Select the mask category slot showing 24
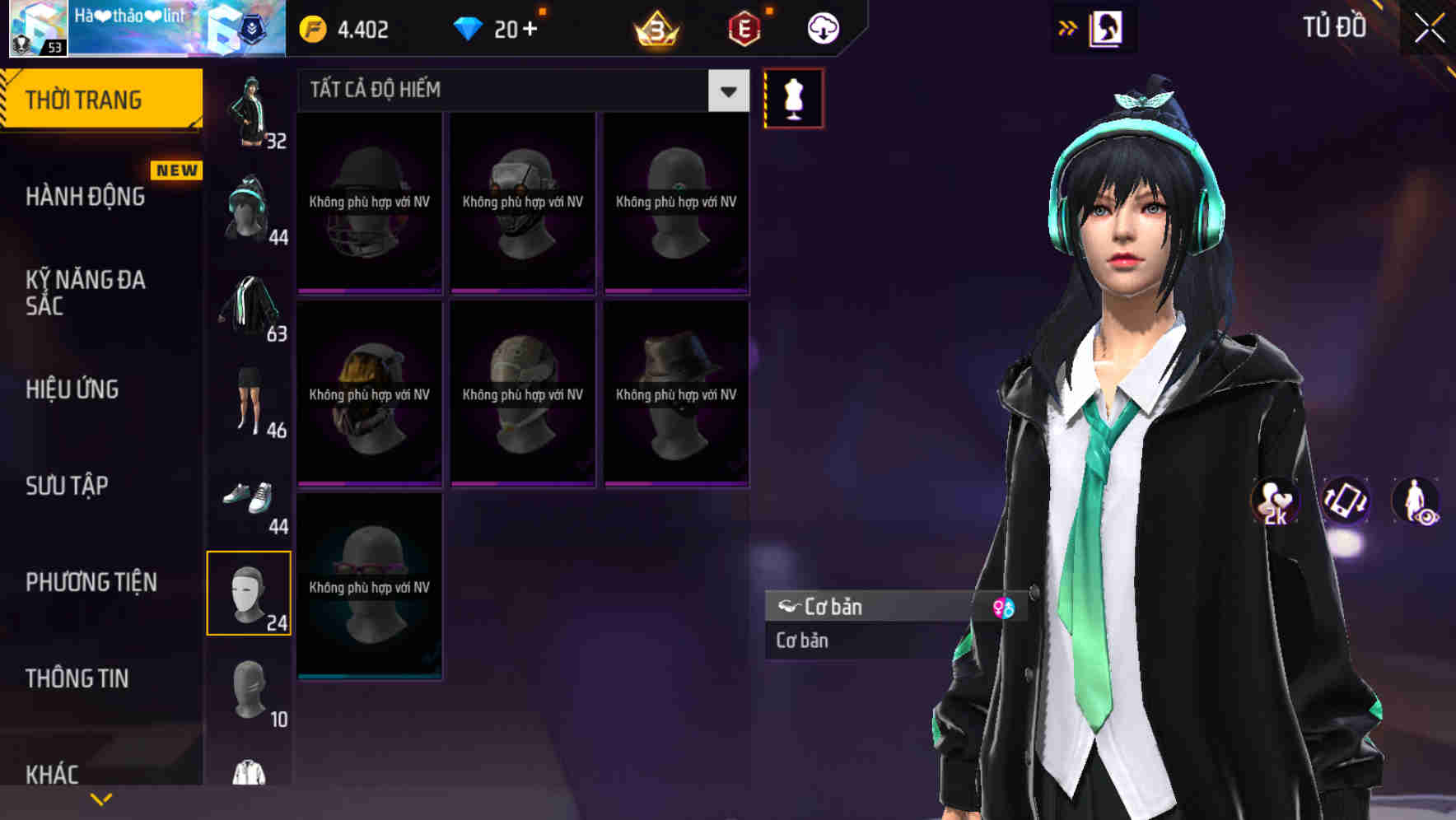This screenshot has height=820, width=1456. point(250,593)
